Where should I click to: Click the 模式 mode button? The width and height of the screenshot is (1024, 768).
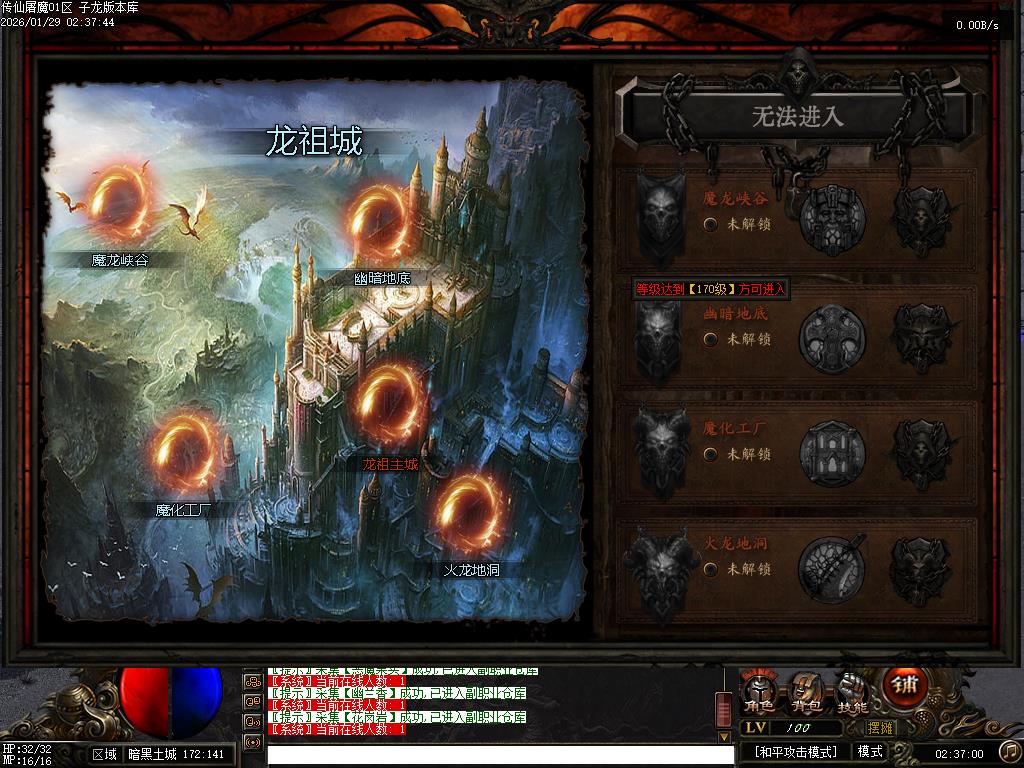[870, 752]
